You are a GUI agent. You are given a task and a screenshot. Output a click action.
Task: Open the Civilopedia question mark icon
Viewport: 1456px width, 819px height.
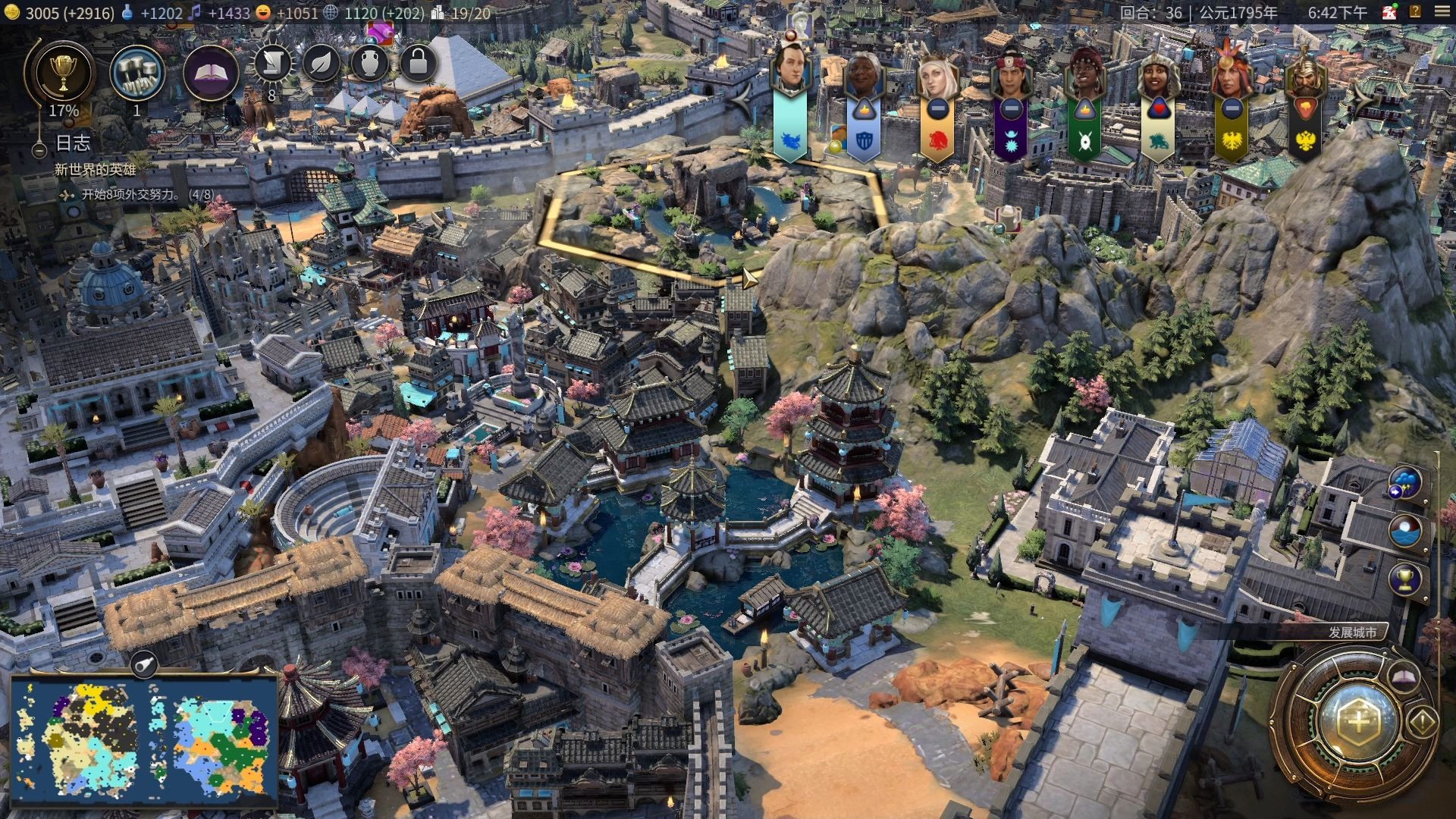(x=1415, y=12)
